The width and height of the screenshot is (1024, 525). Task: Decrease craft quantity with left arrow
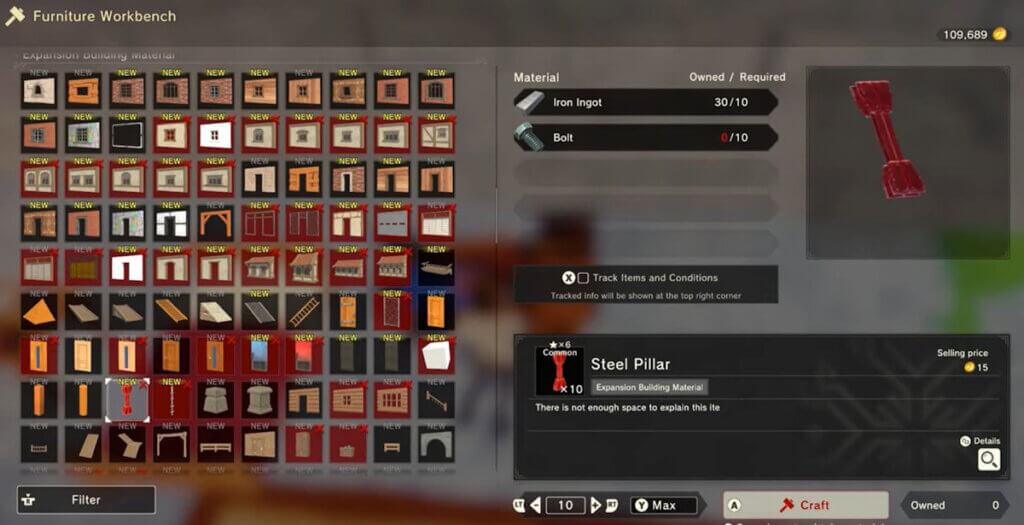click(536, 505)
